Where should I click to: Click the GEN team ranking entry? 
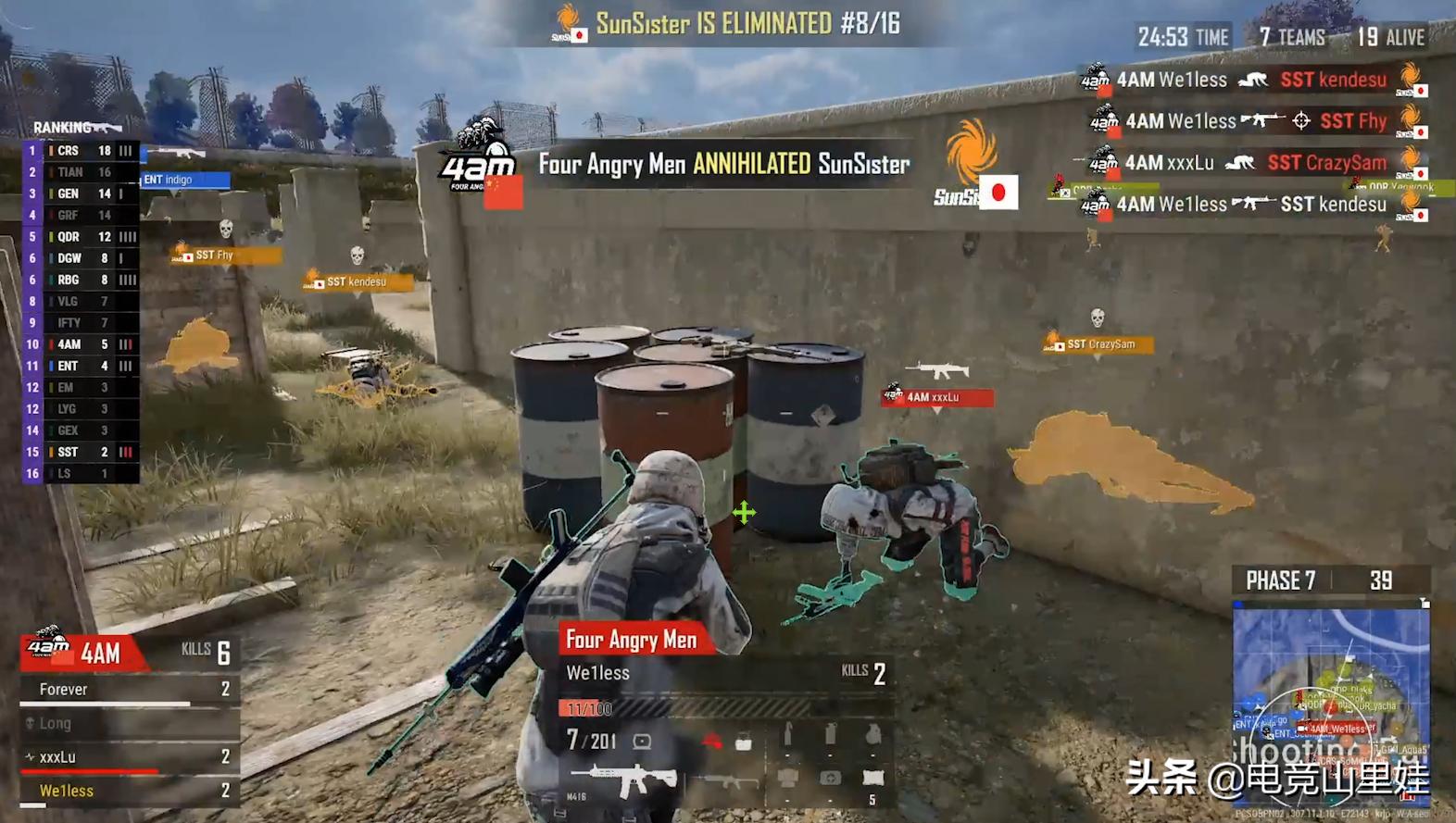pyautogui.click(x=81, y=193)
